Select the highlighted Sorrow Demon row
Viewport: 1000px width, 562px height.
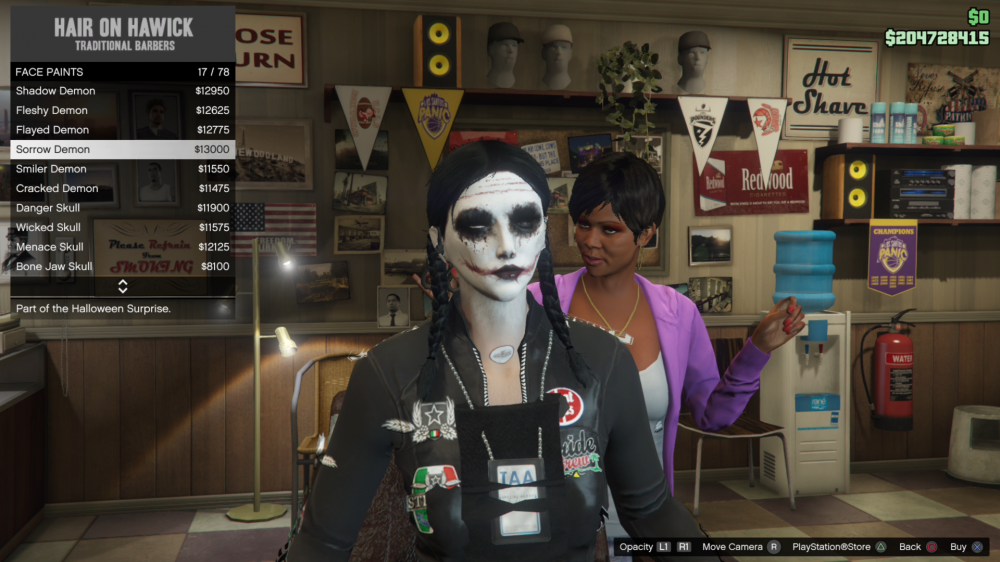[x=123, y=149]
